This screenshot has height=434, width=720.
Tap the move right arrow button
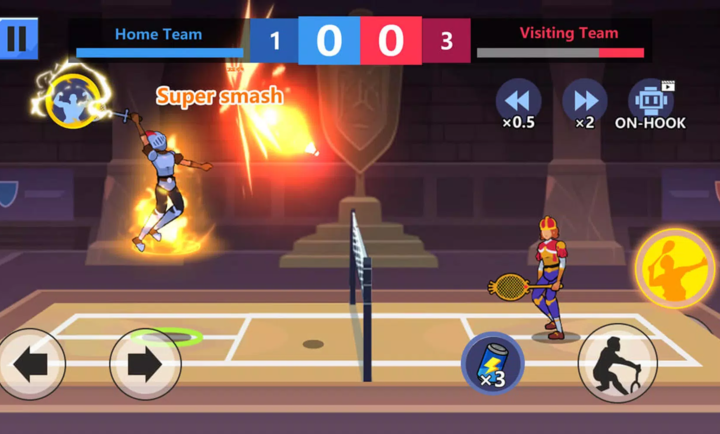point(145,364)
